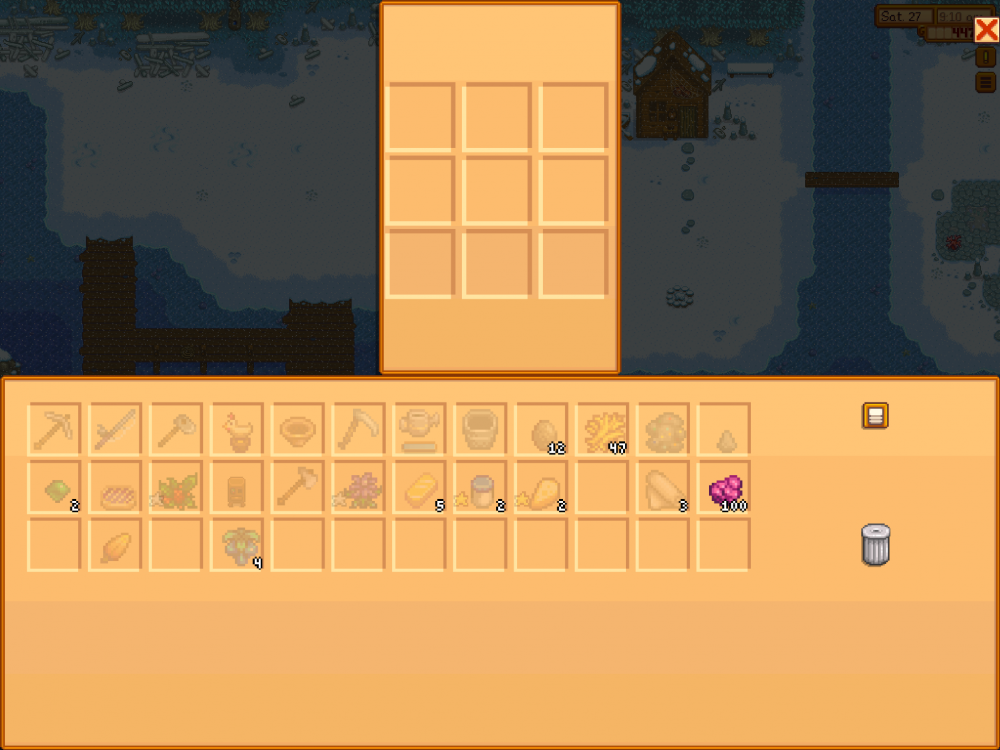Close the dye pot menu

tap(985, 30)
